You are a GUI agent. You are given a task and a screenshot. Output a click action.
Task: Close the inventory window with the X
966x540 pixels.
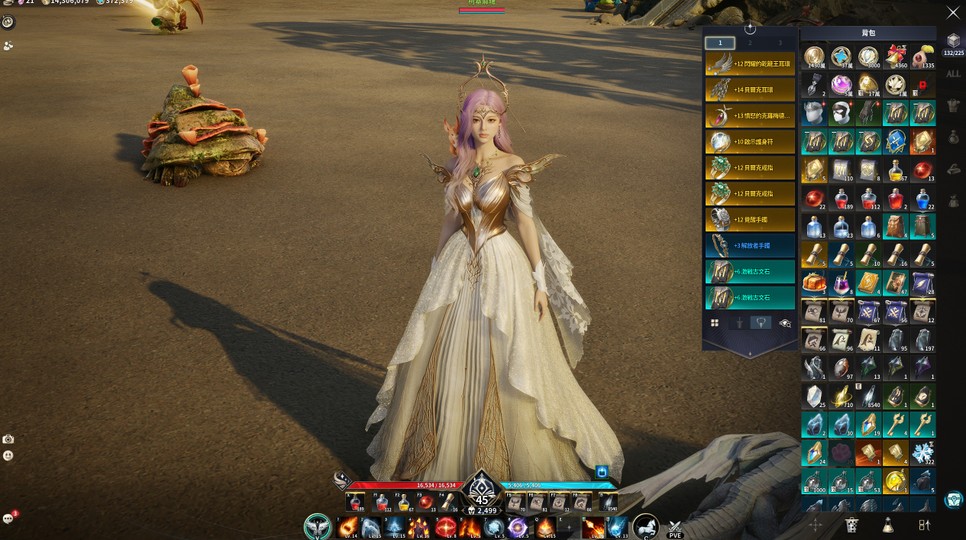(x=952, y=12)
